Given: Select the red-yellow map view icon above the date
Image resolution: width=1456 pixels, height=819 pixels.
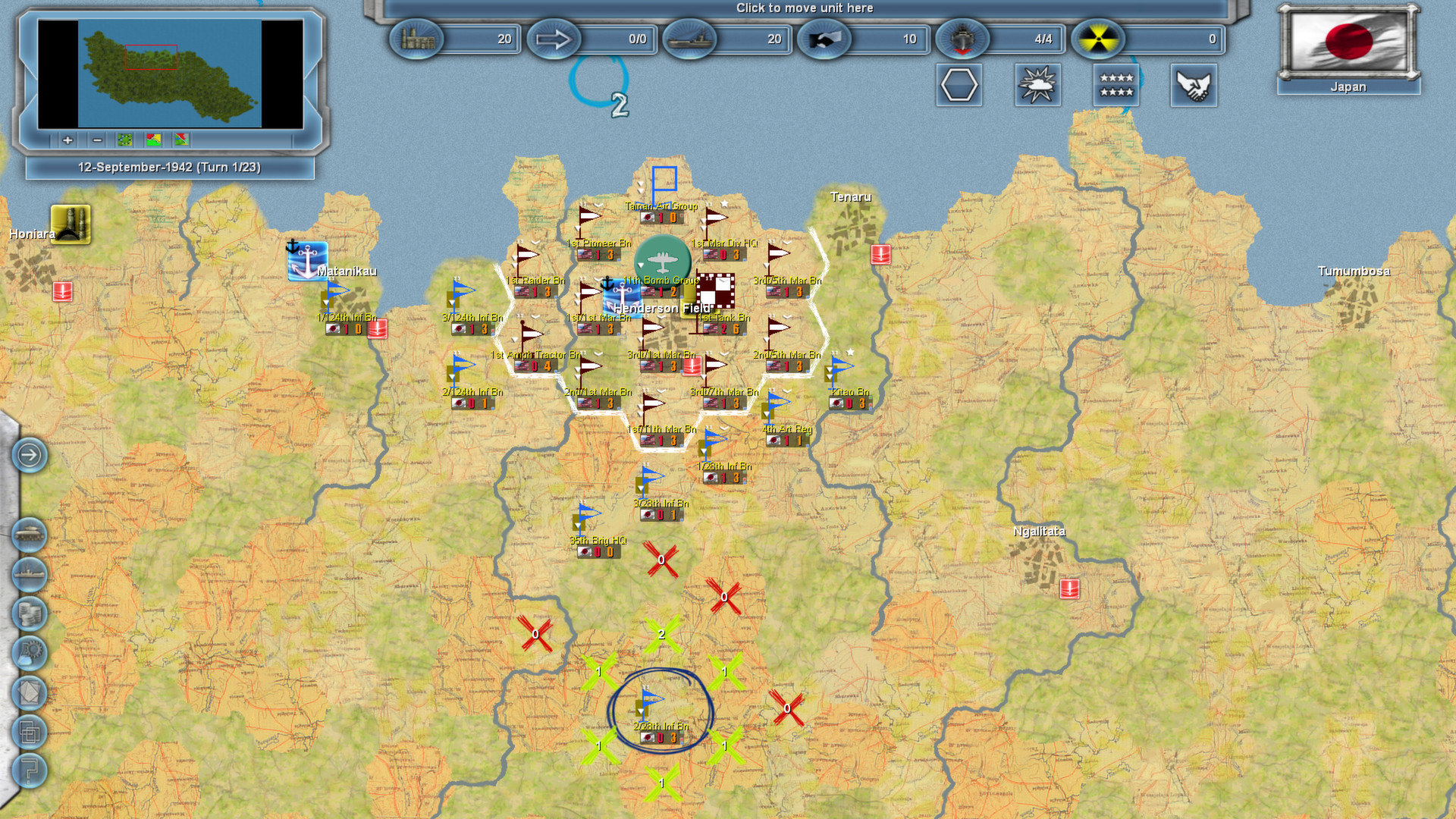Looking at the screenshot, I should [154, 140].
